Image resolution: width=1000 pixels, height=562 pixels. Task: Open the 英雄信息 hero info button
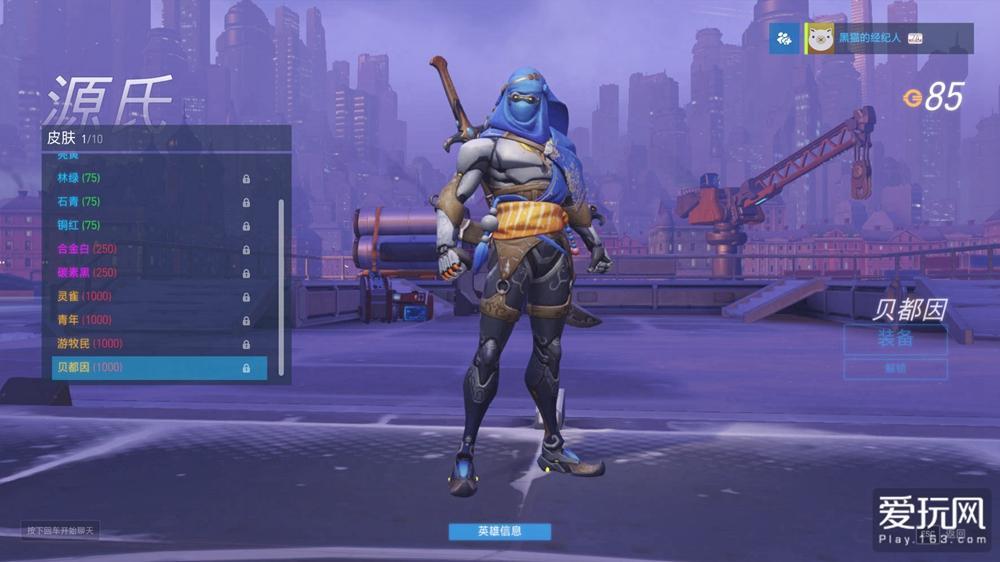499,531
